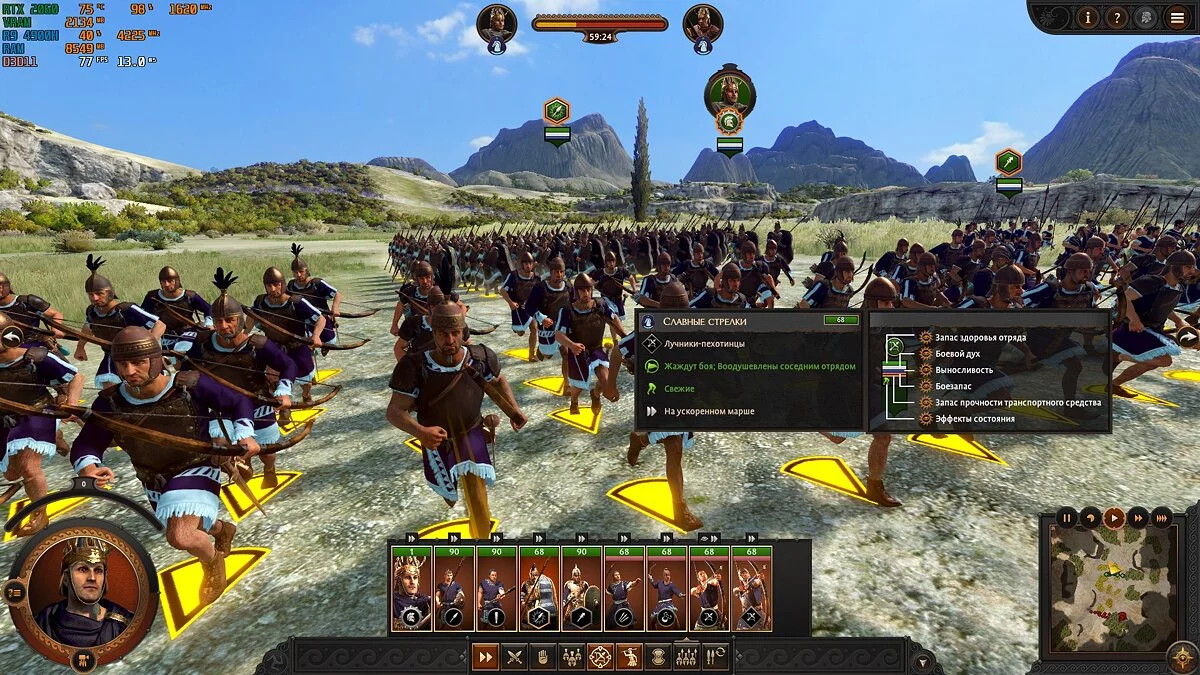Select the general's unit card
Image resolution: width=1200 pixels, height=675 pixels.
[411, 589]
